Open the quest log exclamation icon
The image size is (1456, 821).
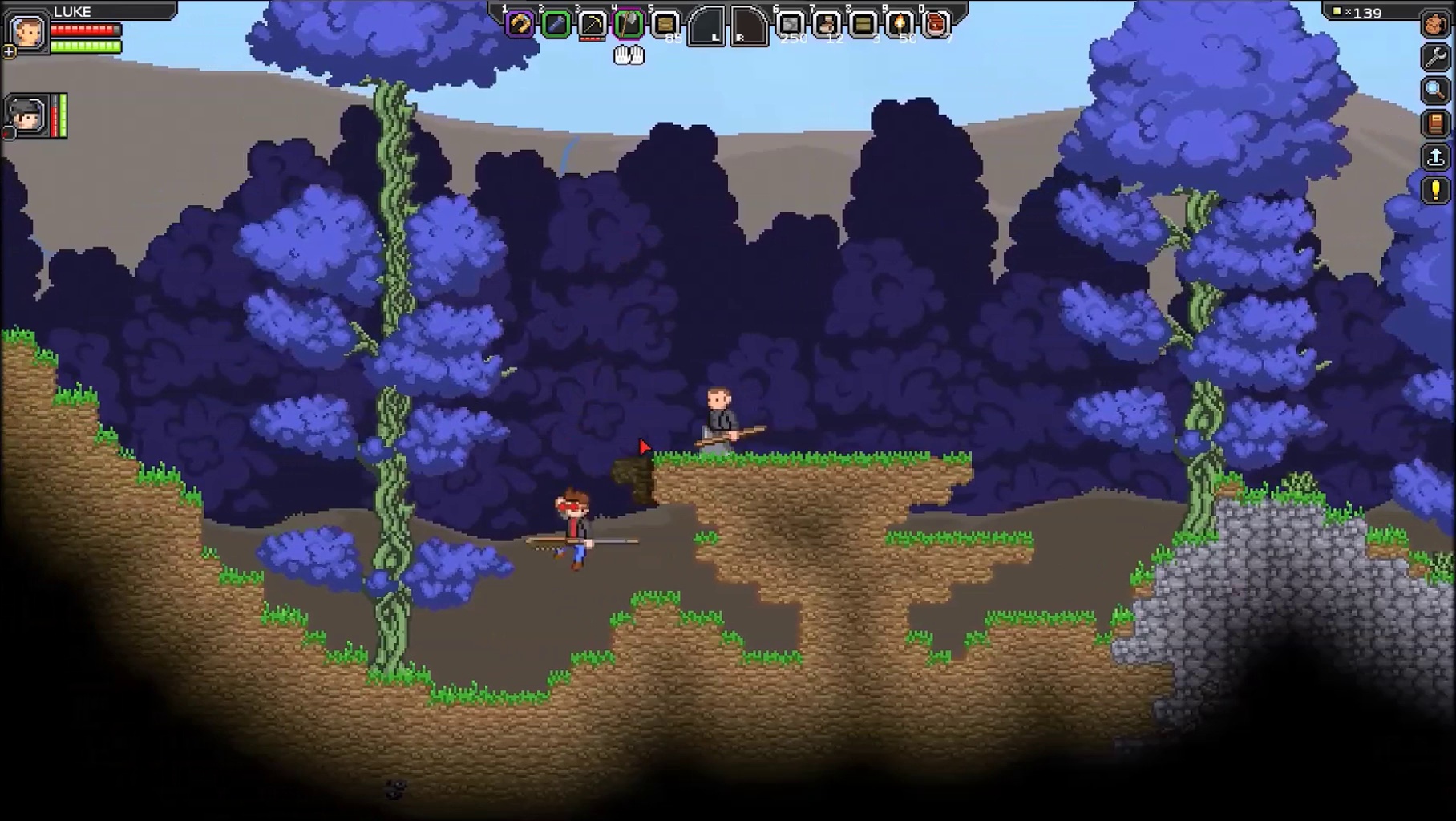pos(1435,191)
